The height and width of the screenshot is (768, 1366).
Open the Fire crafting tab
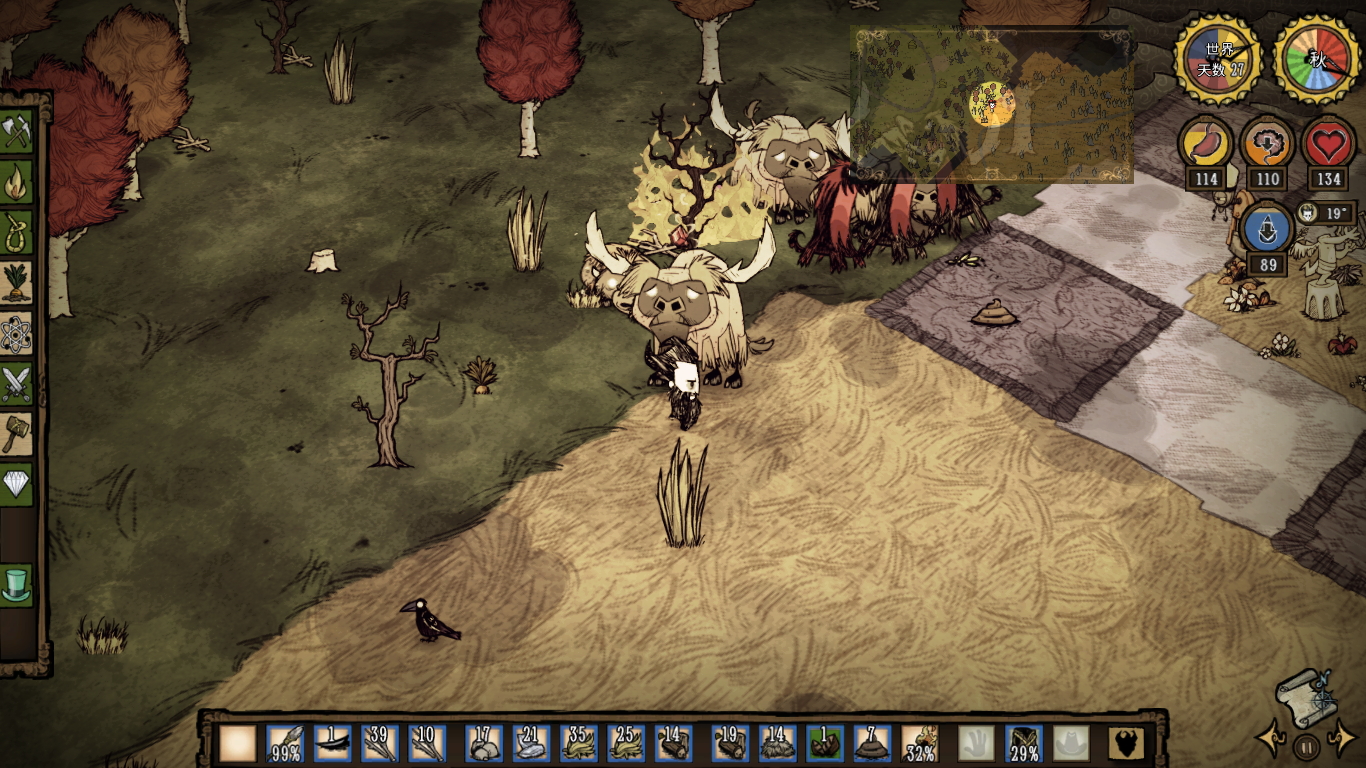pos(17,183)
